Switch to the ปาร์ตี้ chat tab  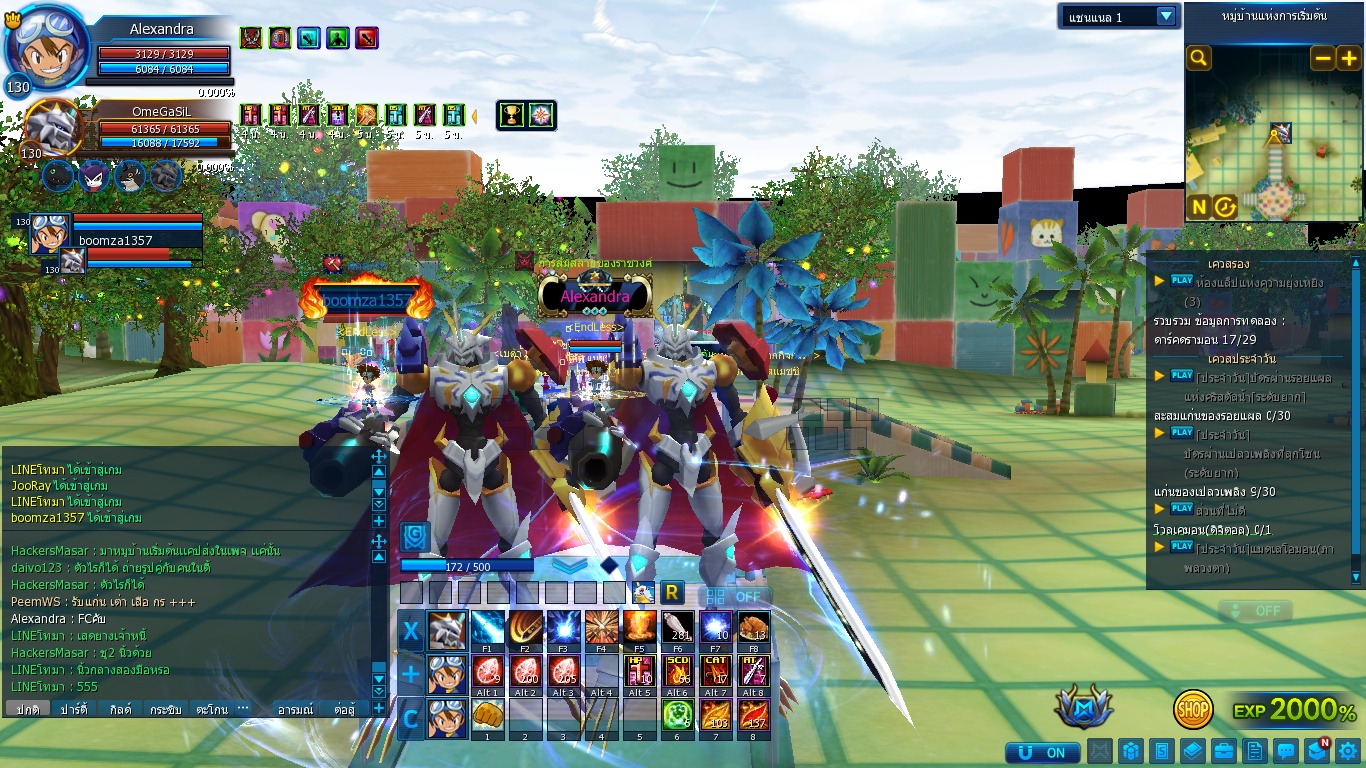click(74, 709)
